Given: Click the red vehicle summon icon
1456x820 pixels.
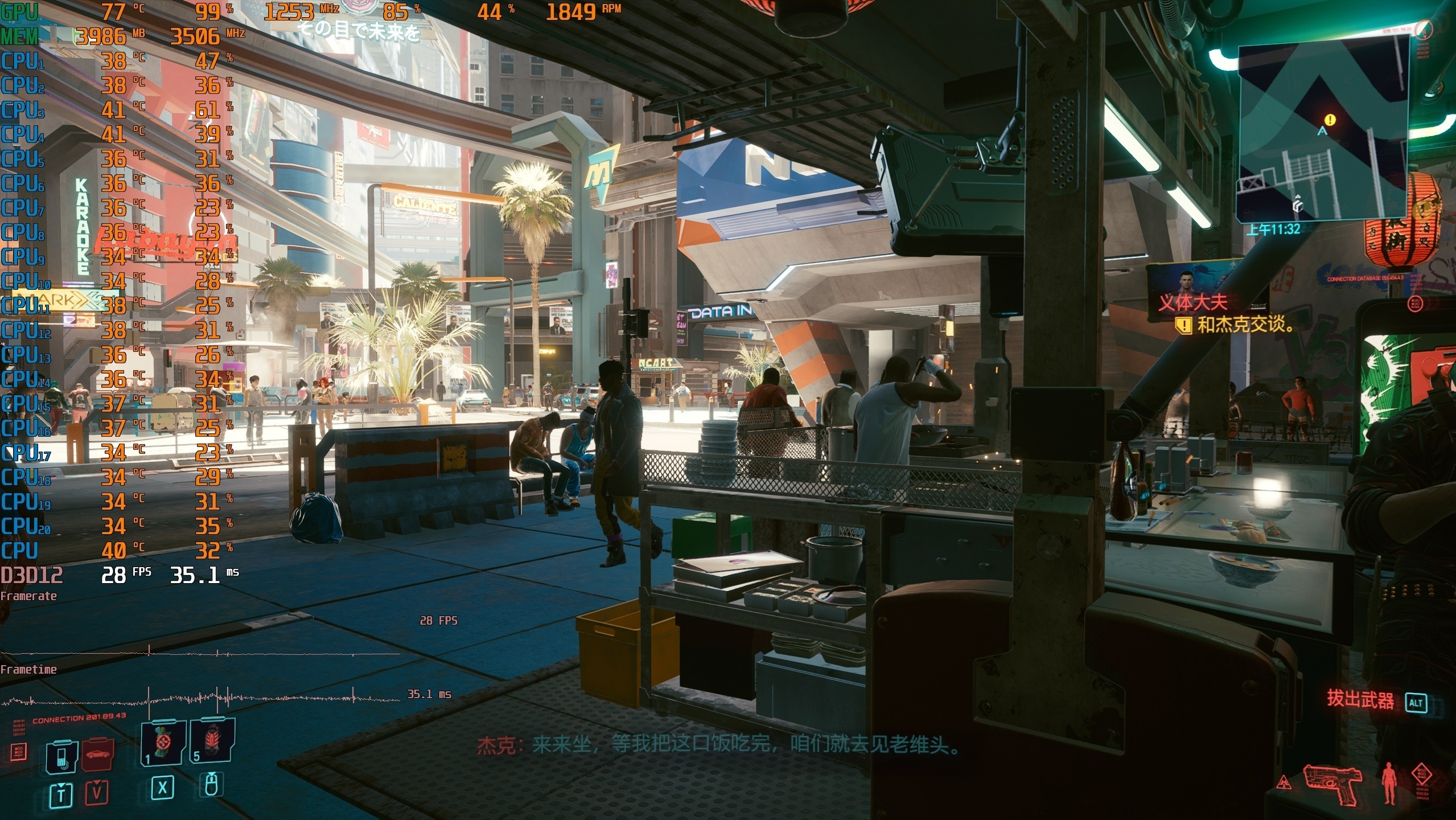Looking at the screenshot, I should click(x=98, y=756).
